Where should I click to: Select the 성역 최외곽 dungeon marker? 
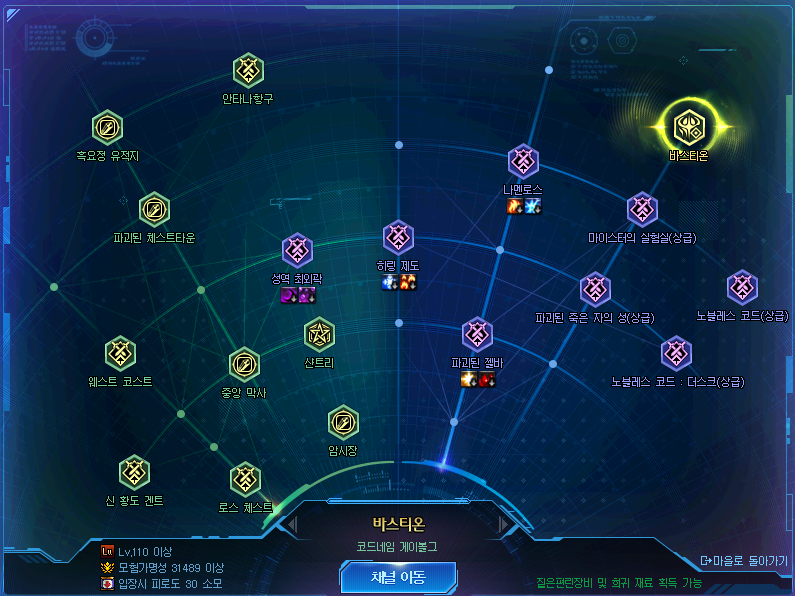point(298,251)
